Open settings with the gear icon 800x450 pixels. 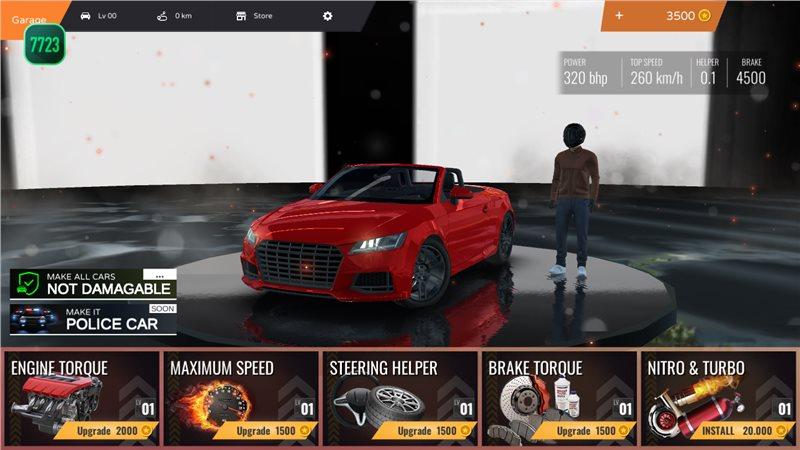pos(327,16)
